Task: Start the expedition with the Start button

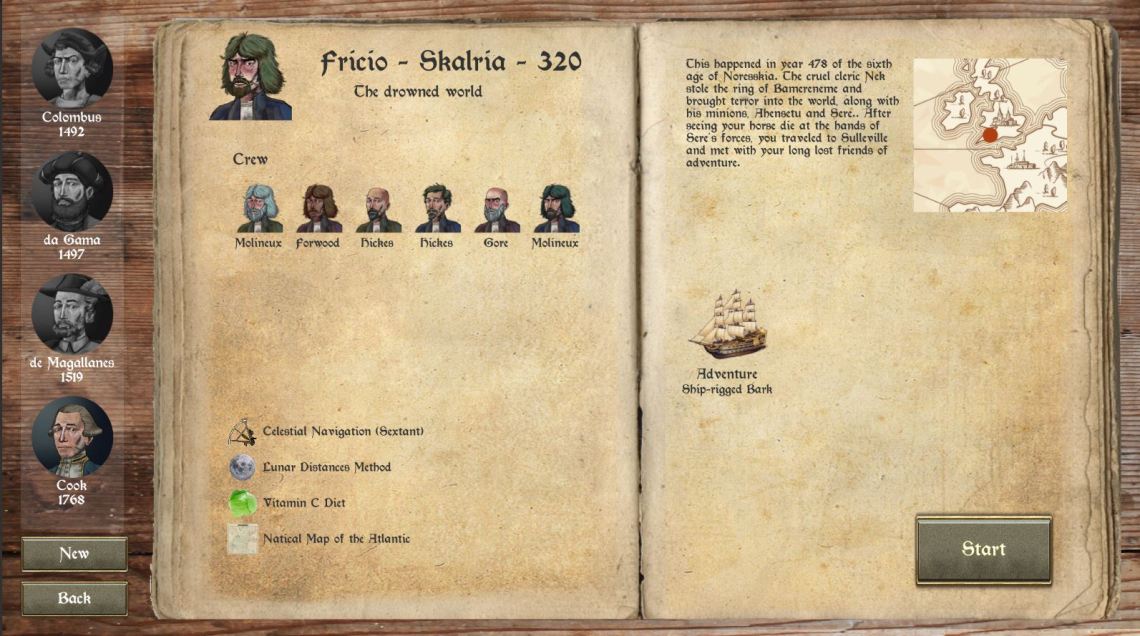Action: pos(983,549)
